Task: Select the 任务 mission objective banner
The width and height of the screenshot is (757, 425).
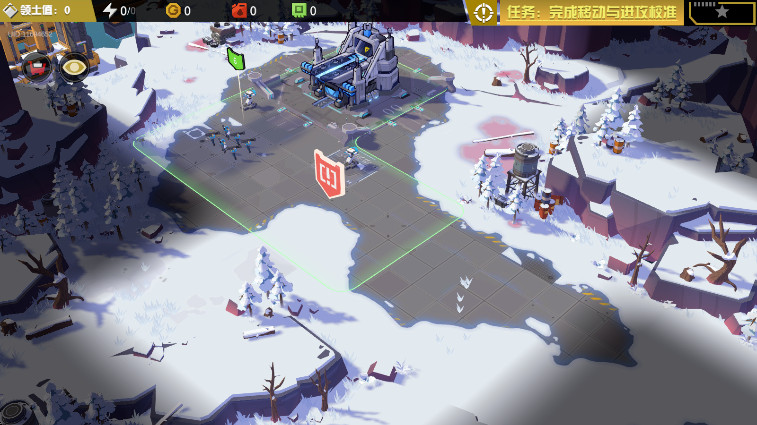Action: (591, 12)
